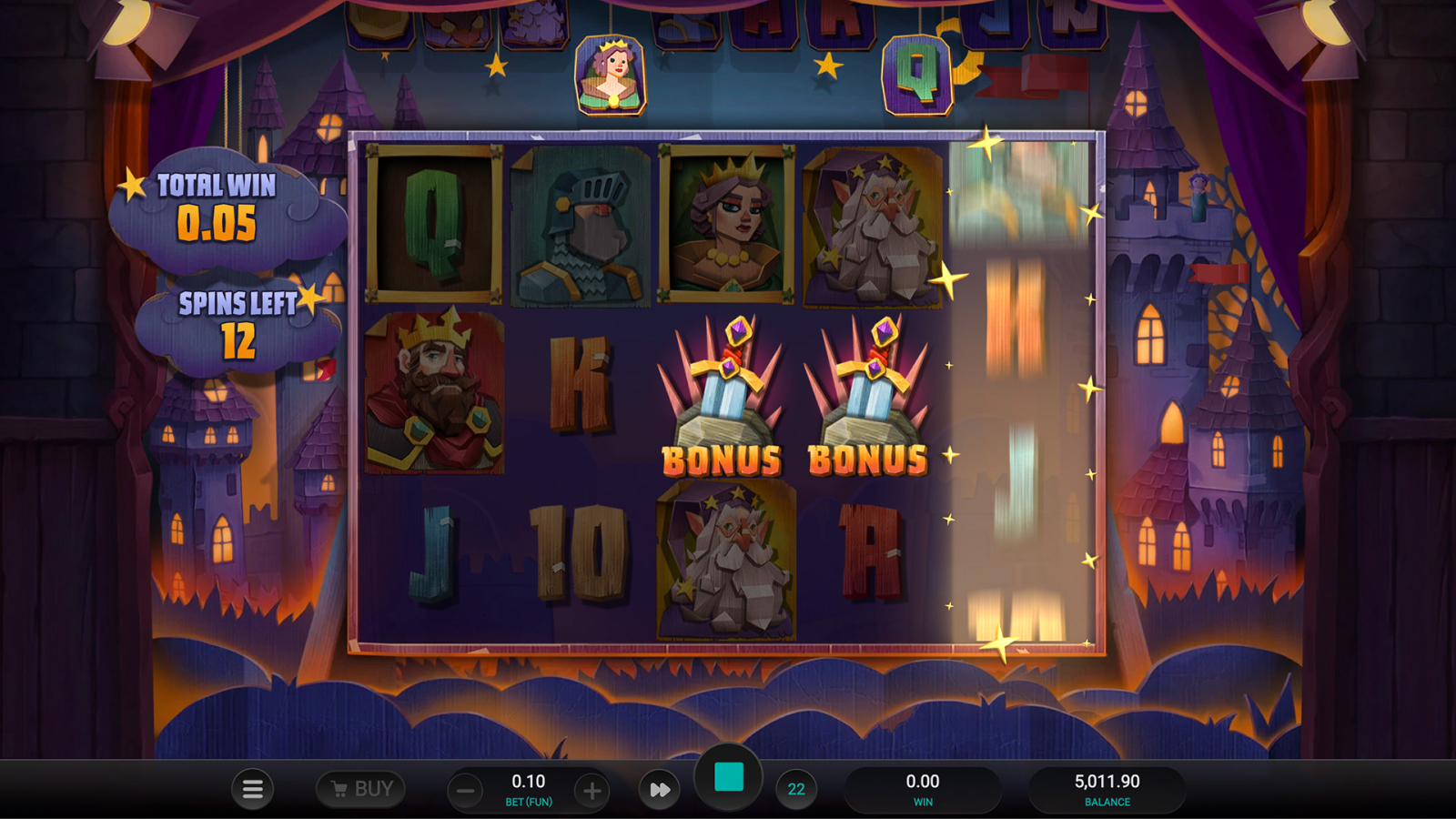
Task: Click the Spins Left cloud showing 12
Action: [x=235, y=318]
